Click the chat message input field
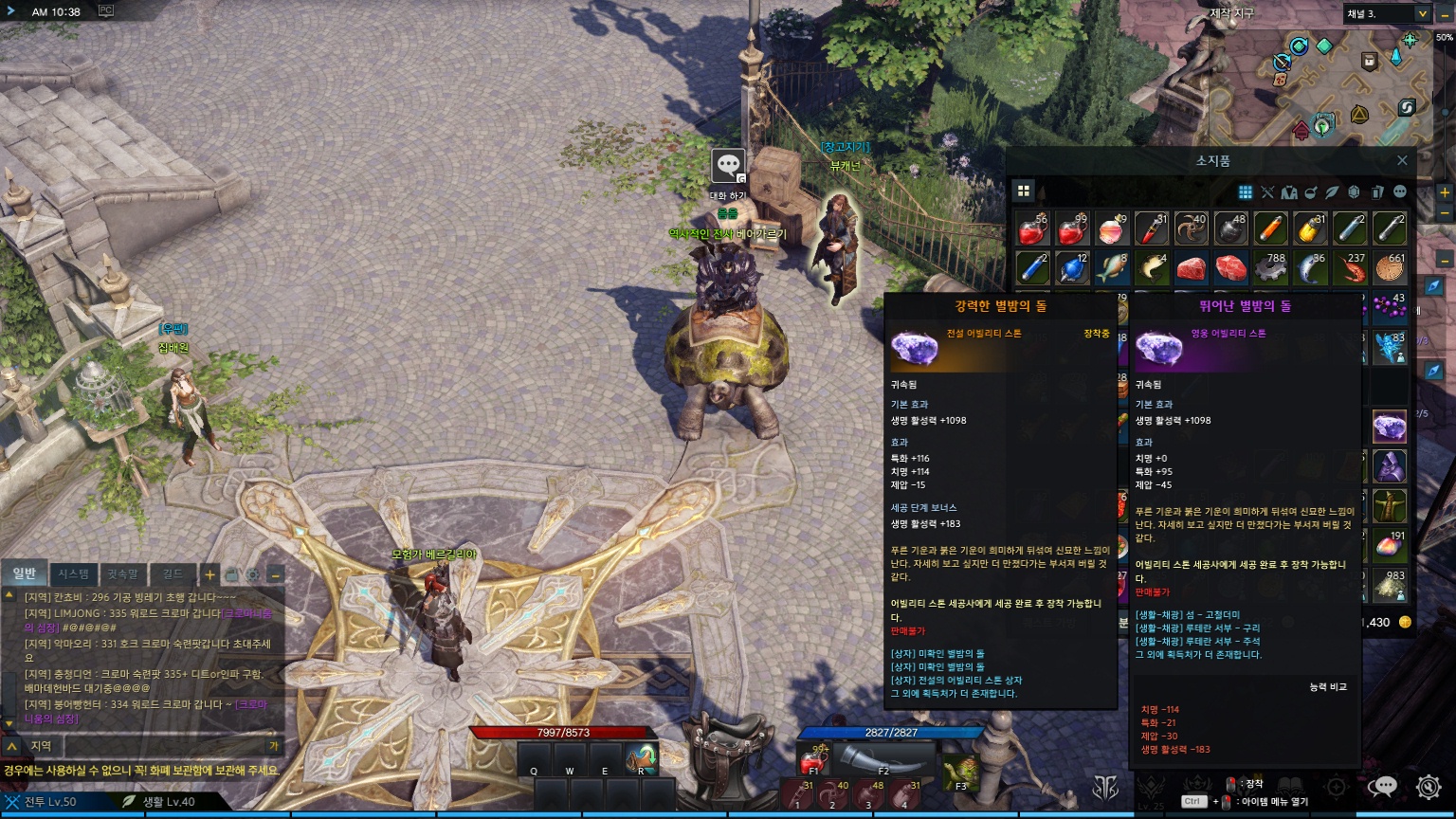1456x819 pixels. coord(161,746)
